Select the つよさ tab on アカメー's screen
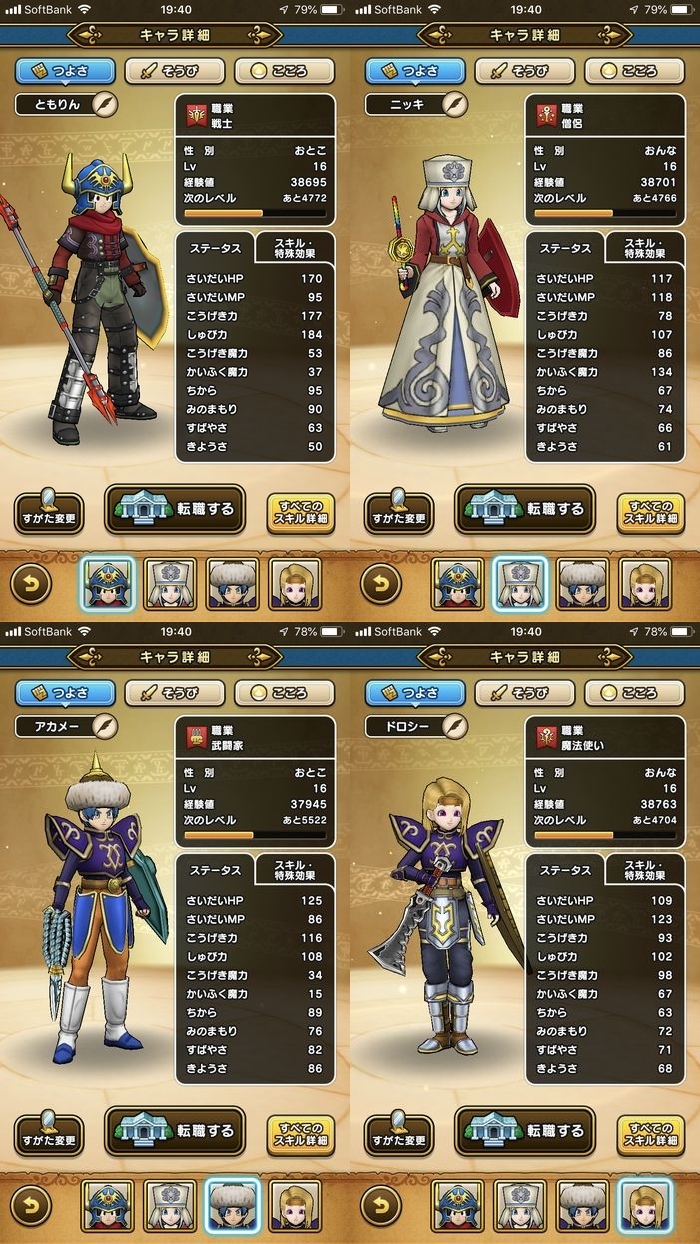 (x=64, y=693)
